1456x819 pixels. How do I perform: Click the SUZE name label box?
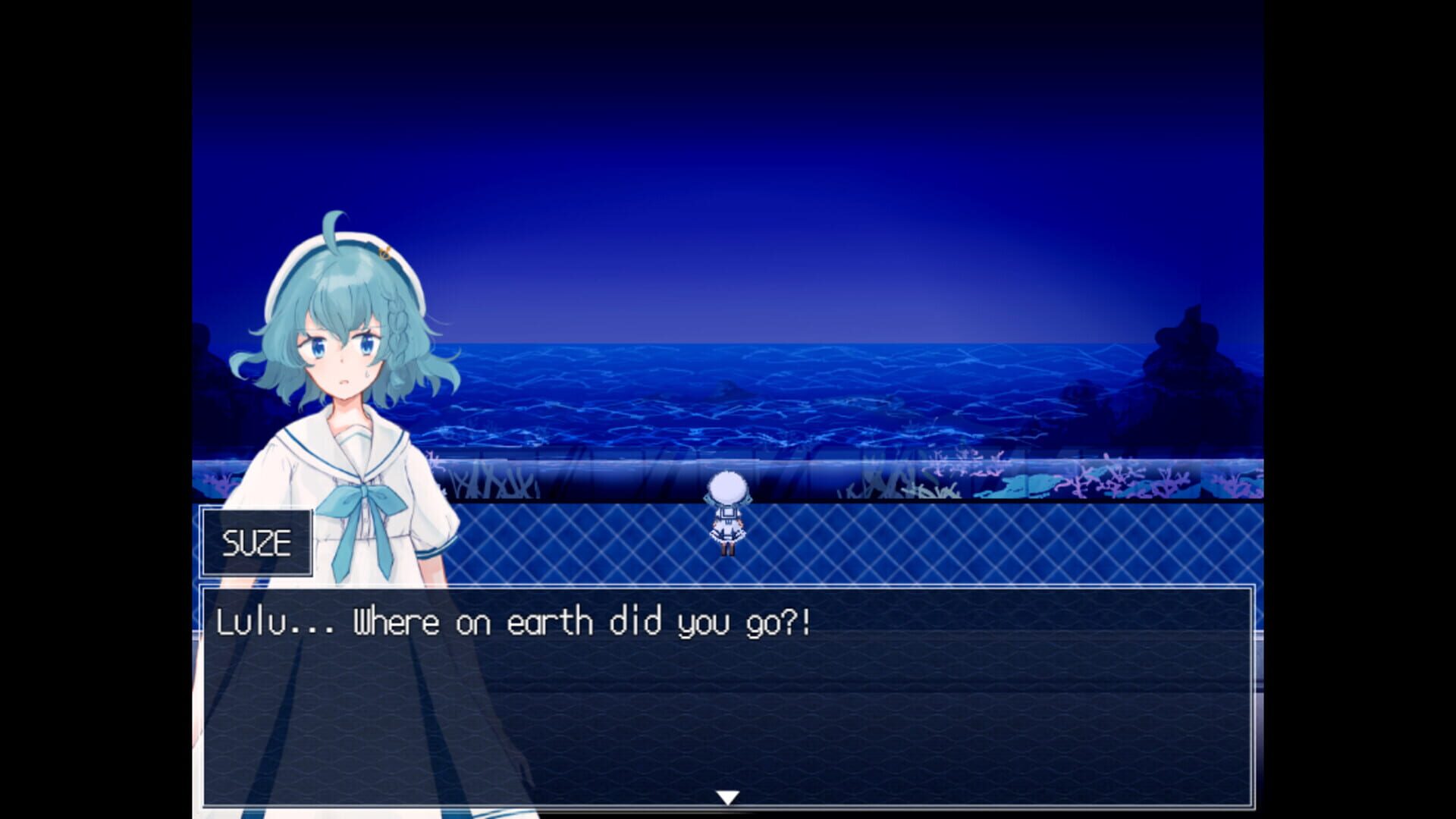tap(256, 540)
